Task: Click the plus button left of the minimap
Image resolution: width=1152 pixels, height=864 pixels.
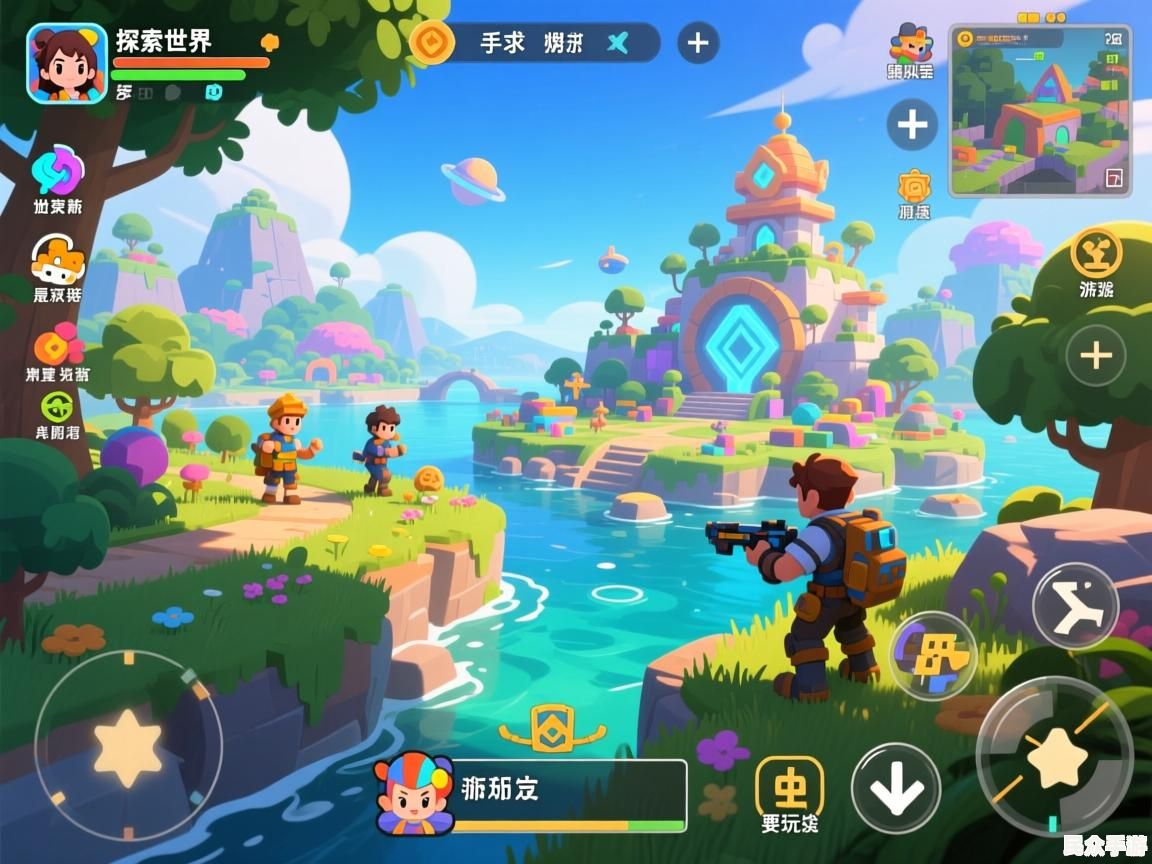Action: click(x=911, y=125)
